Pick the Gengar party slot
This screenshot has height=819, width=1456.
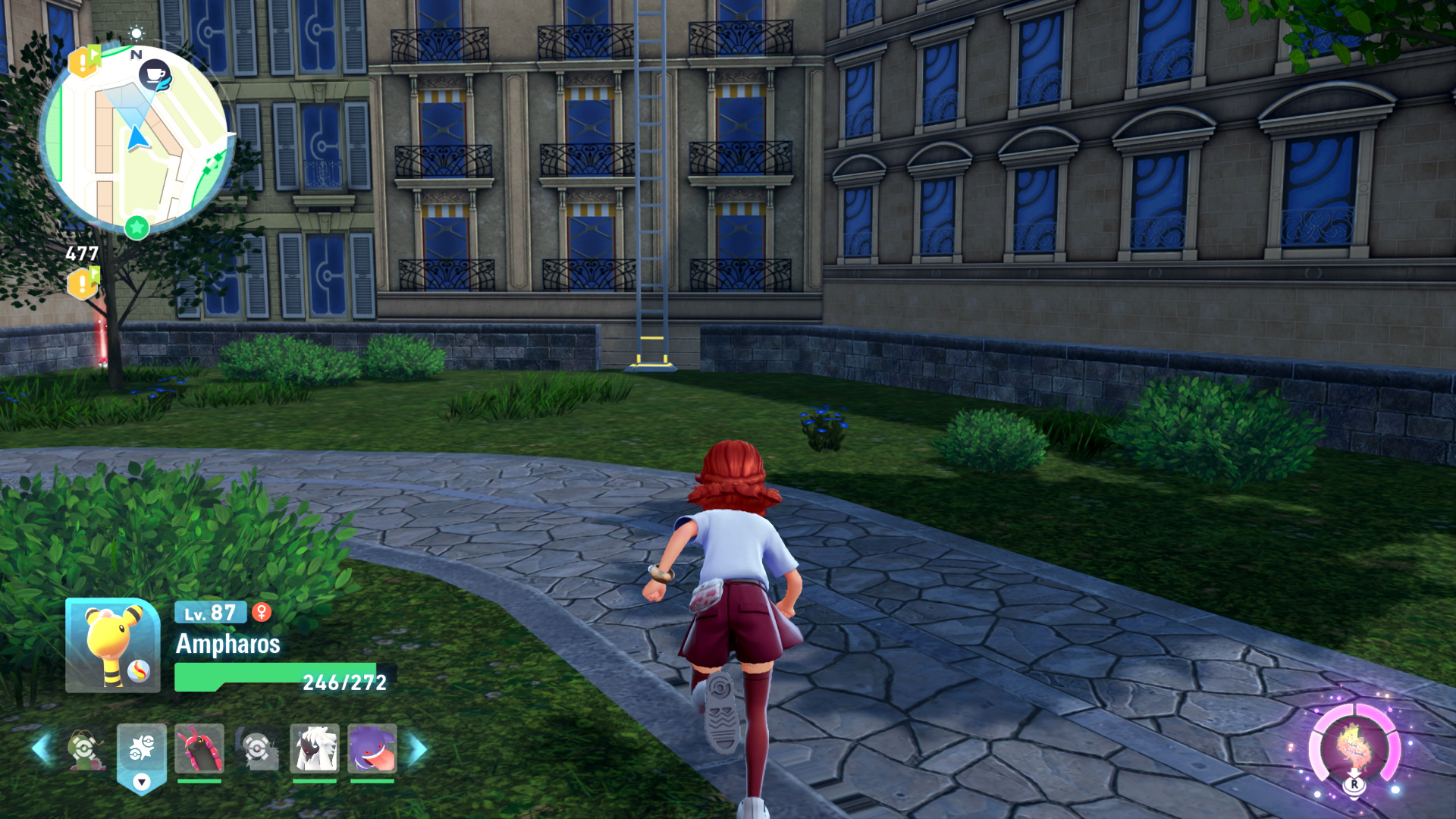372,748
